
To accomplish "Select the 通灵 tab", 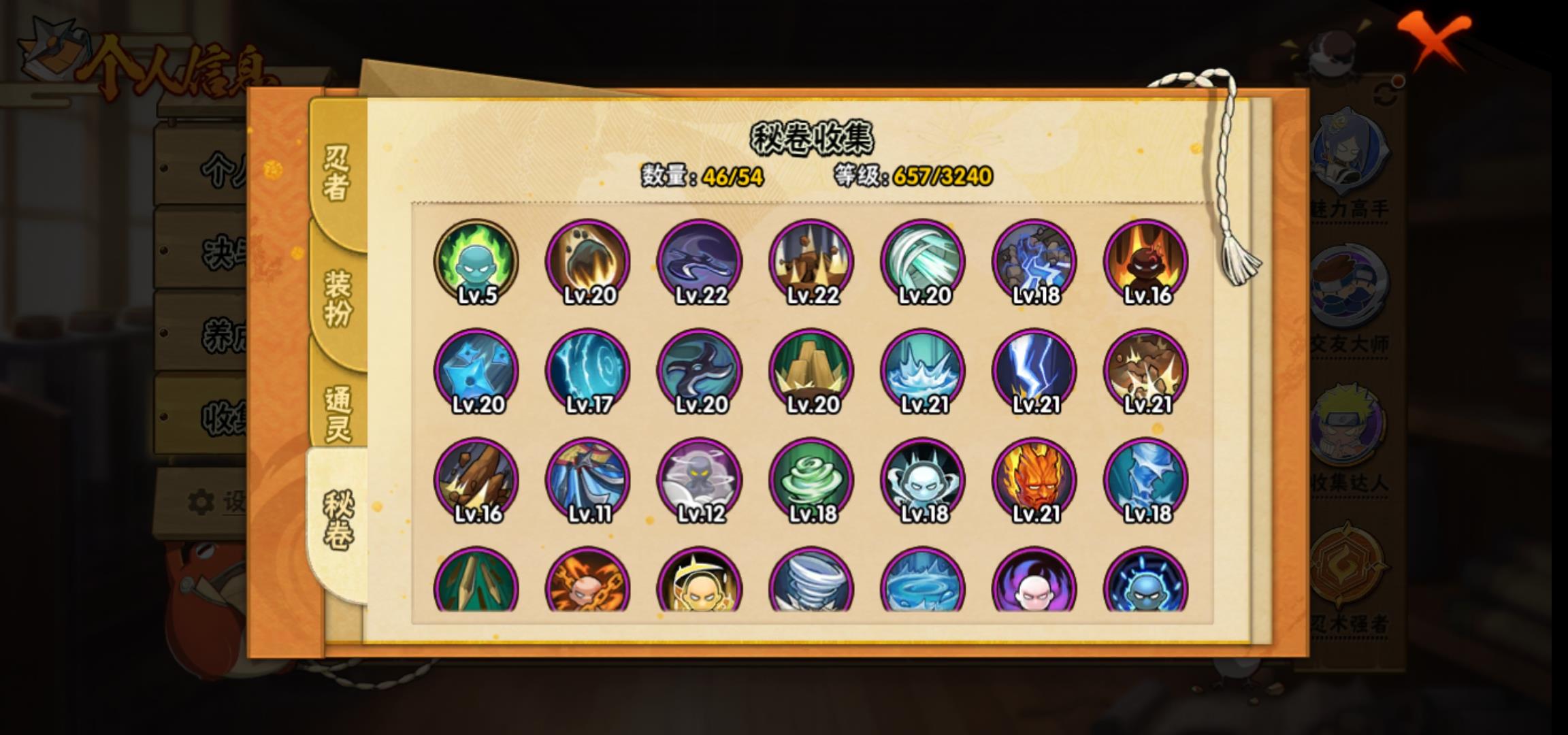I will pos(338,413).
